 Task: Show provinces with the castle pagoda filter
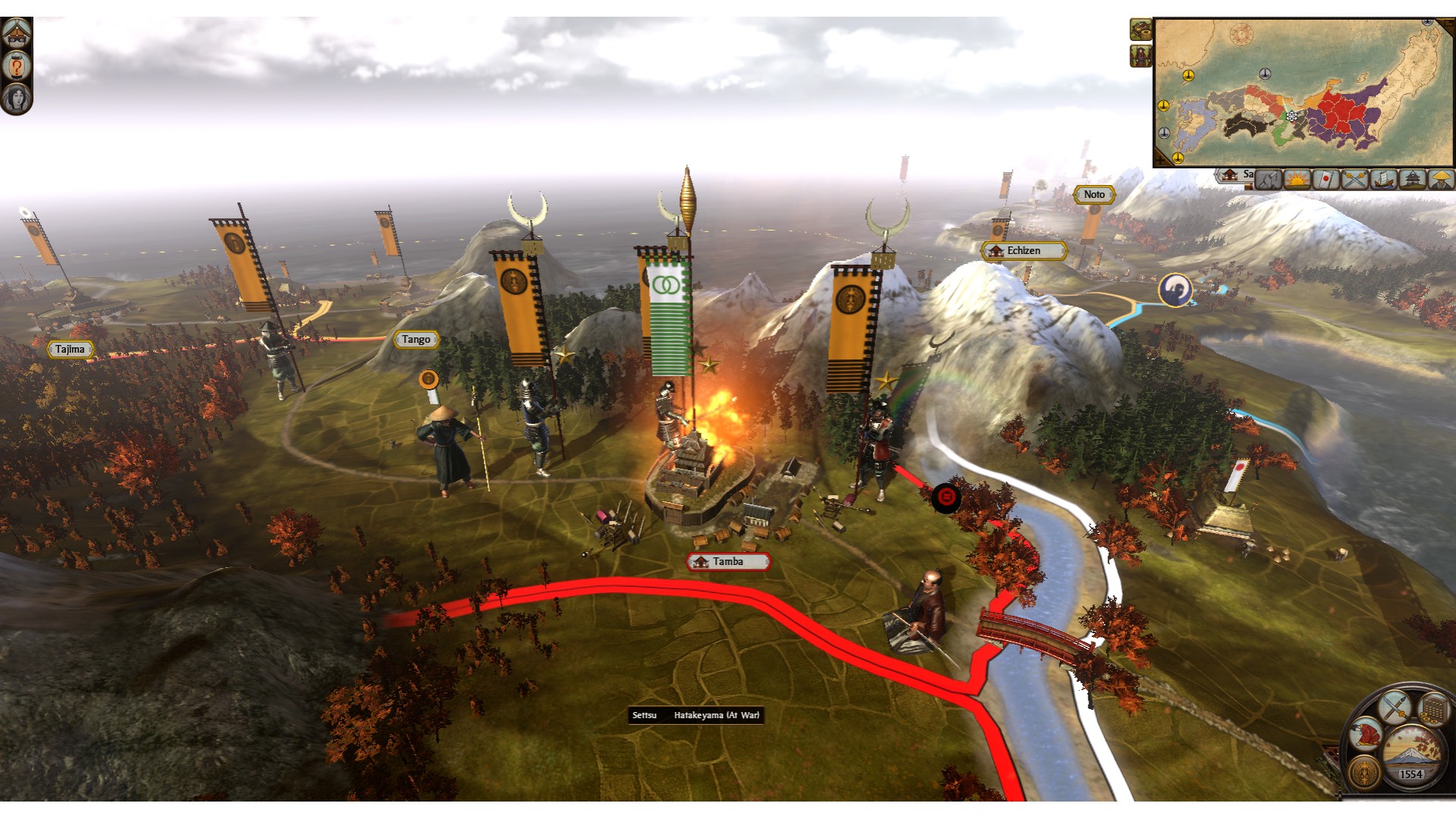pyautogui.click(x=1412, y=180)
